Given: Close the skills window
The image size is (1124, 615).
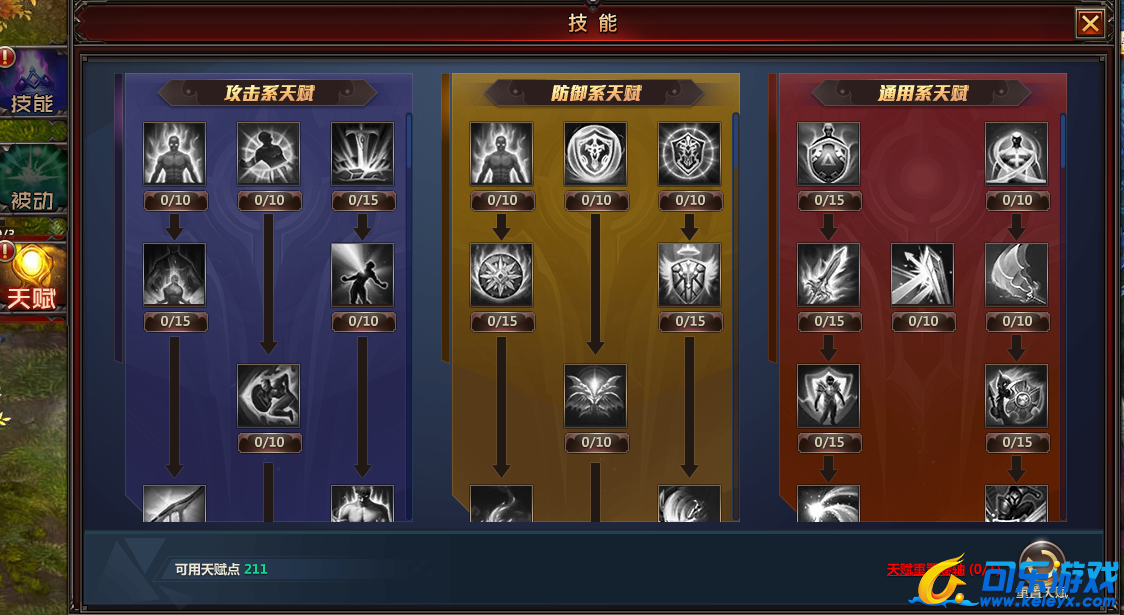Looking at the screenshot, I should pyautogui.click(x=1089, y=24).
